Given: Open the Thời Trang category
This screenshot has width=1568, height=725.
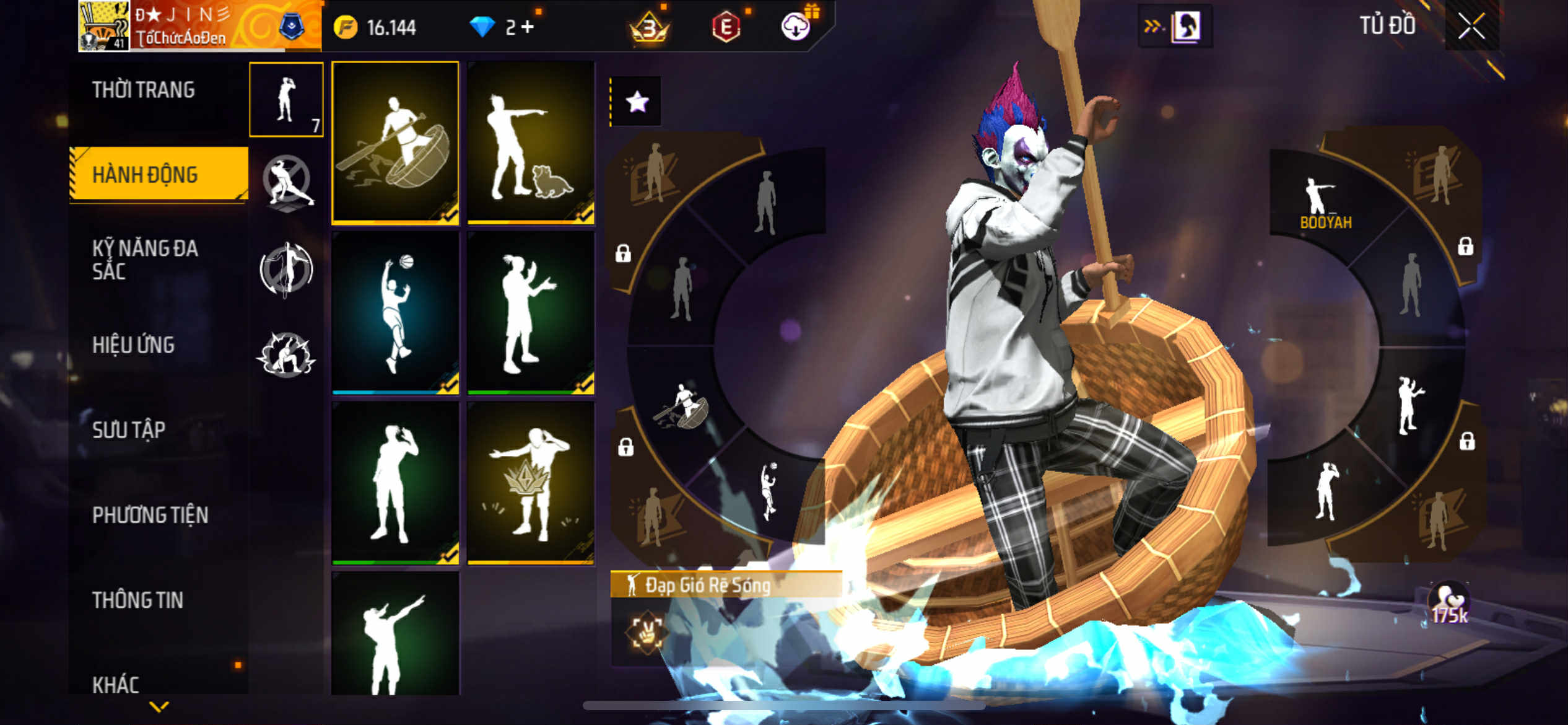Looking at the screenshot, I should pos(144,90).
